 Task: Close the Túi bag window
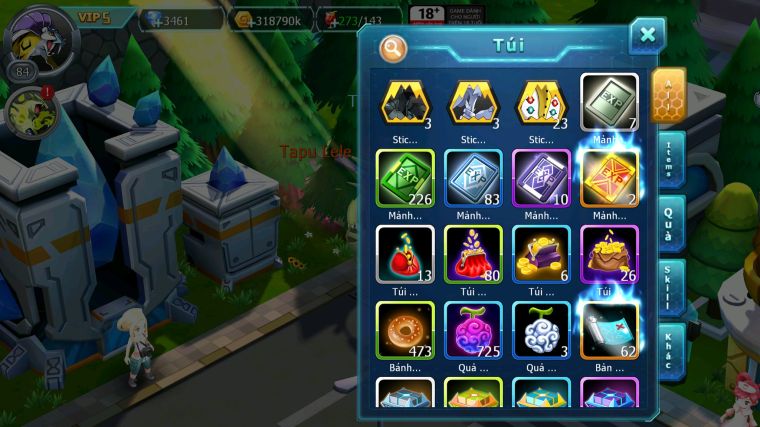(647, 36)
